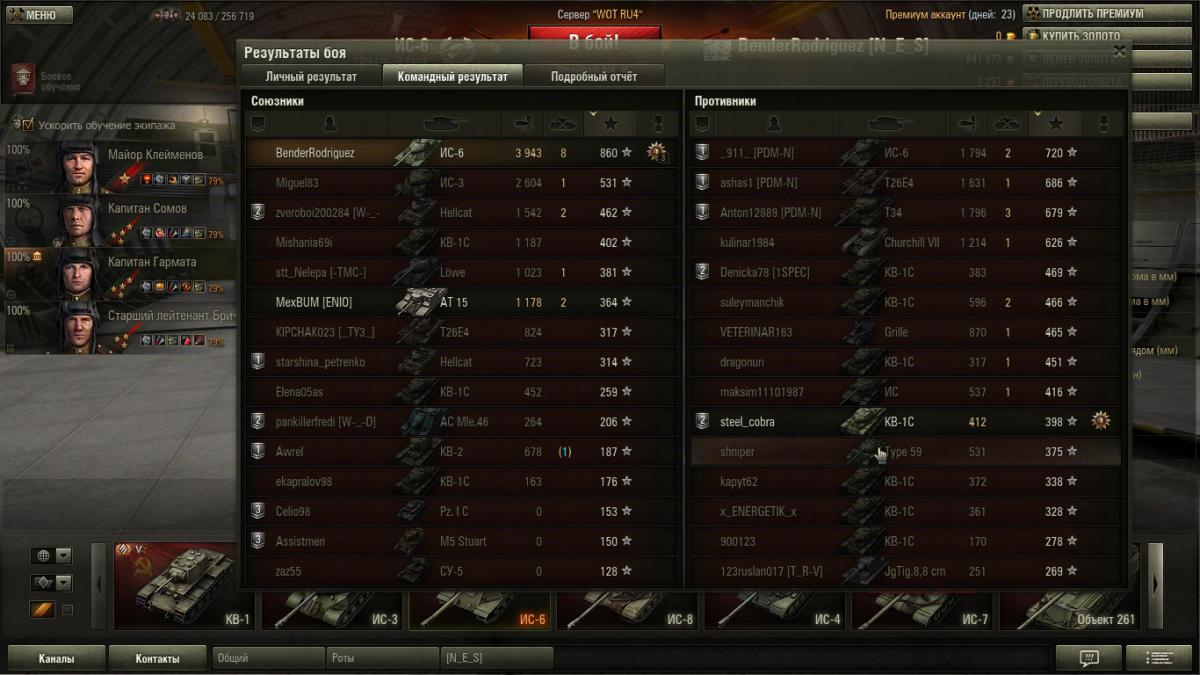
Task: Click Продлить премиум button
Action: [1092, 14]
